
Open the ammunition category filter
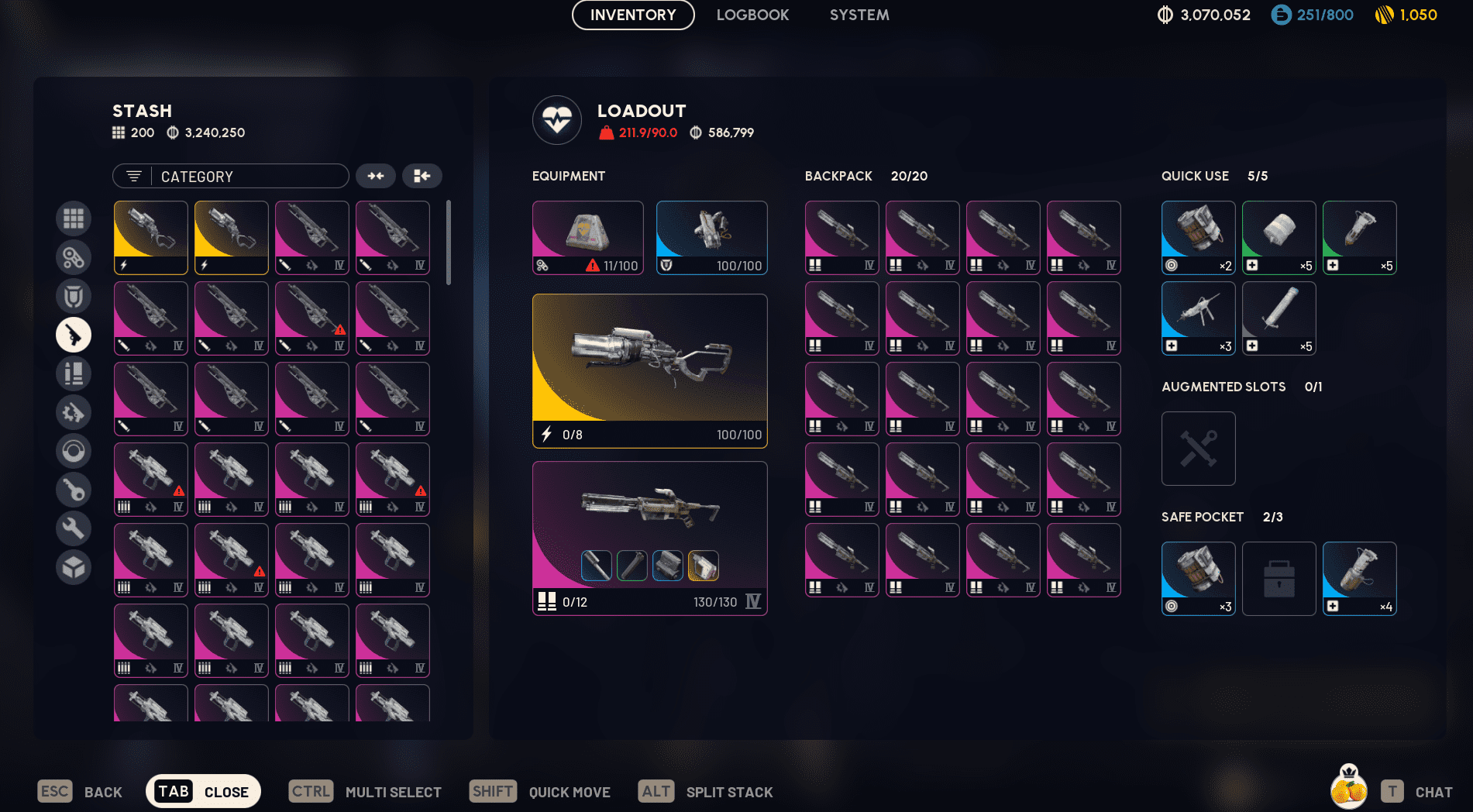click(x=74, y=373)
